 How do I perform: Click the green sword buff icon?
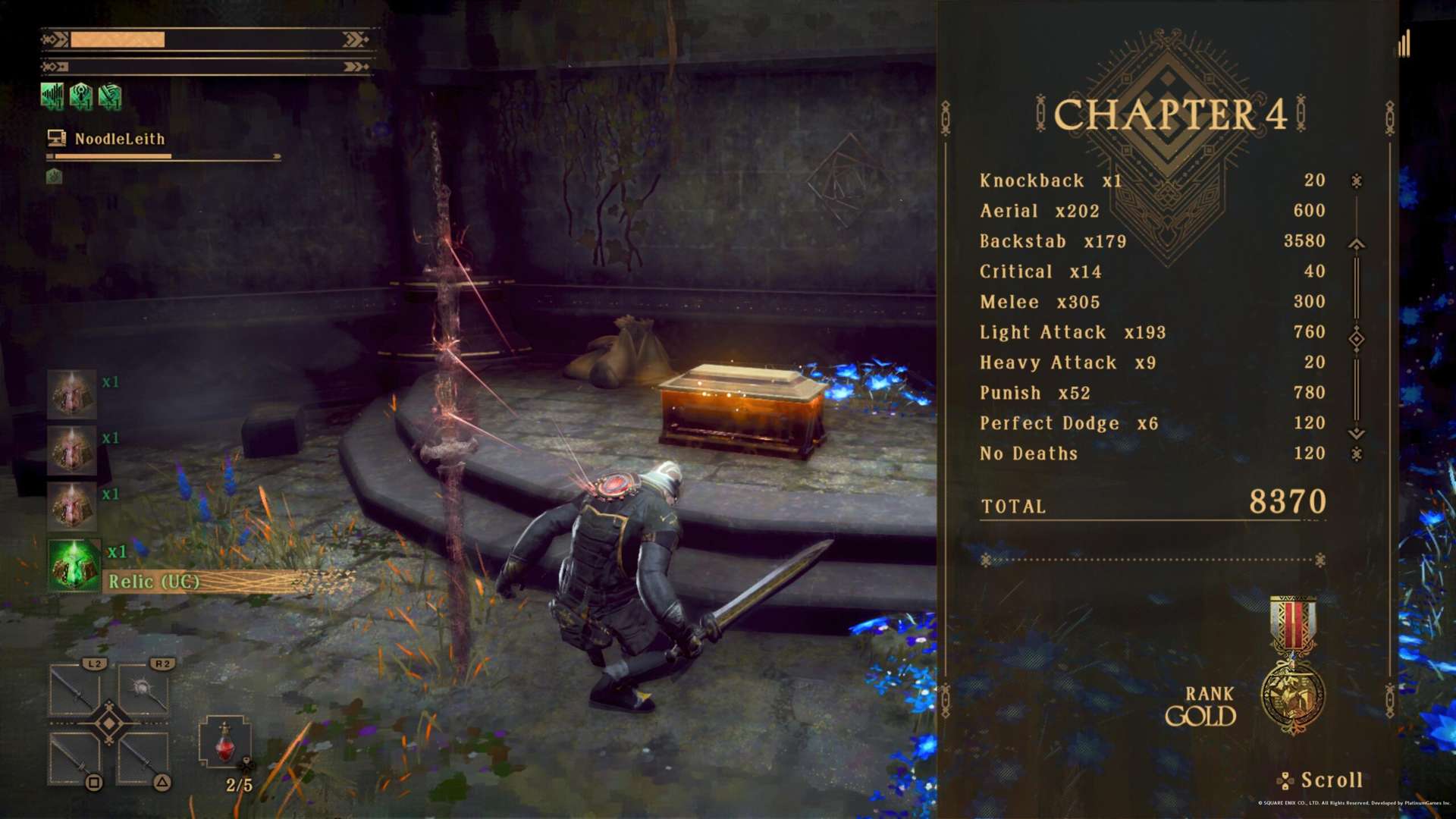point(110,96)
